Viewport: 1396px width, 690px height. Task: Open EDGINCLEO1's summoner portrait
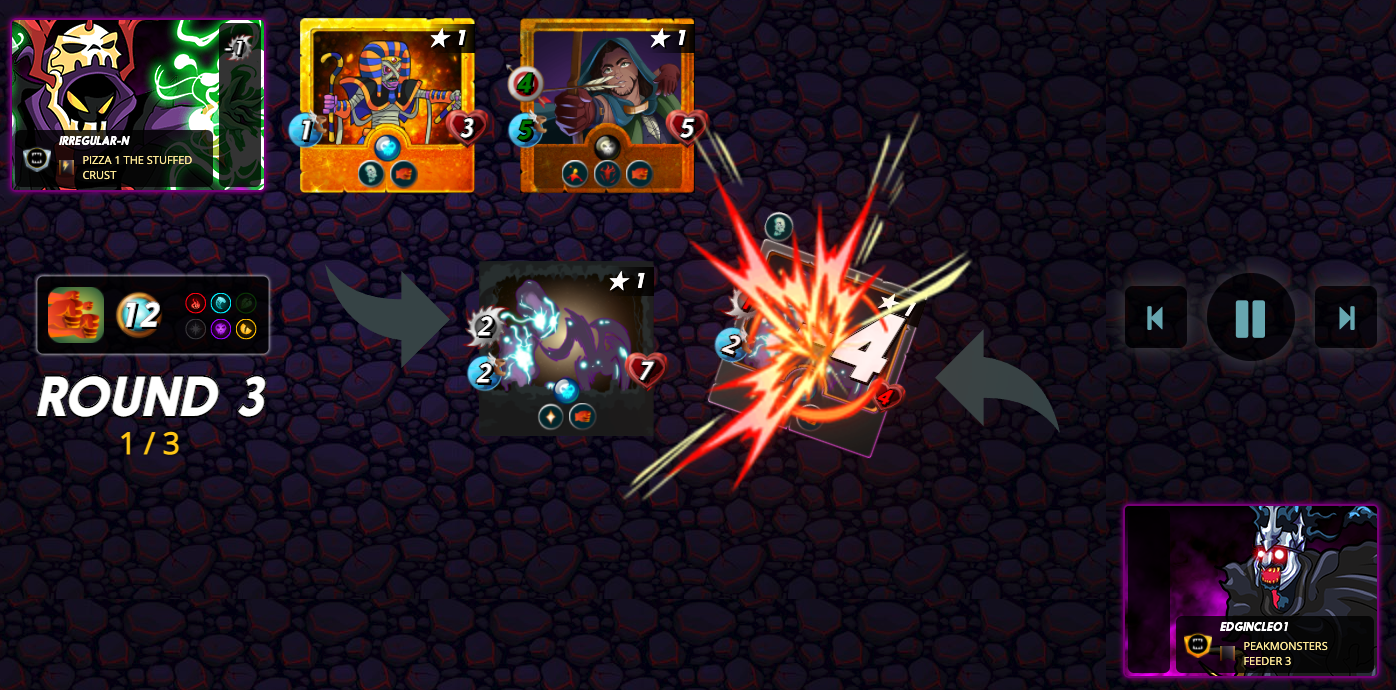click(1250, 589)
